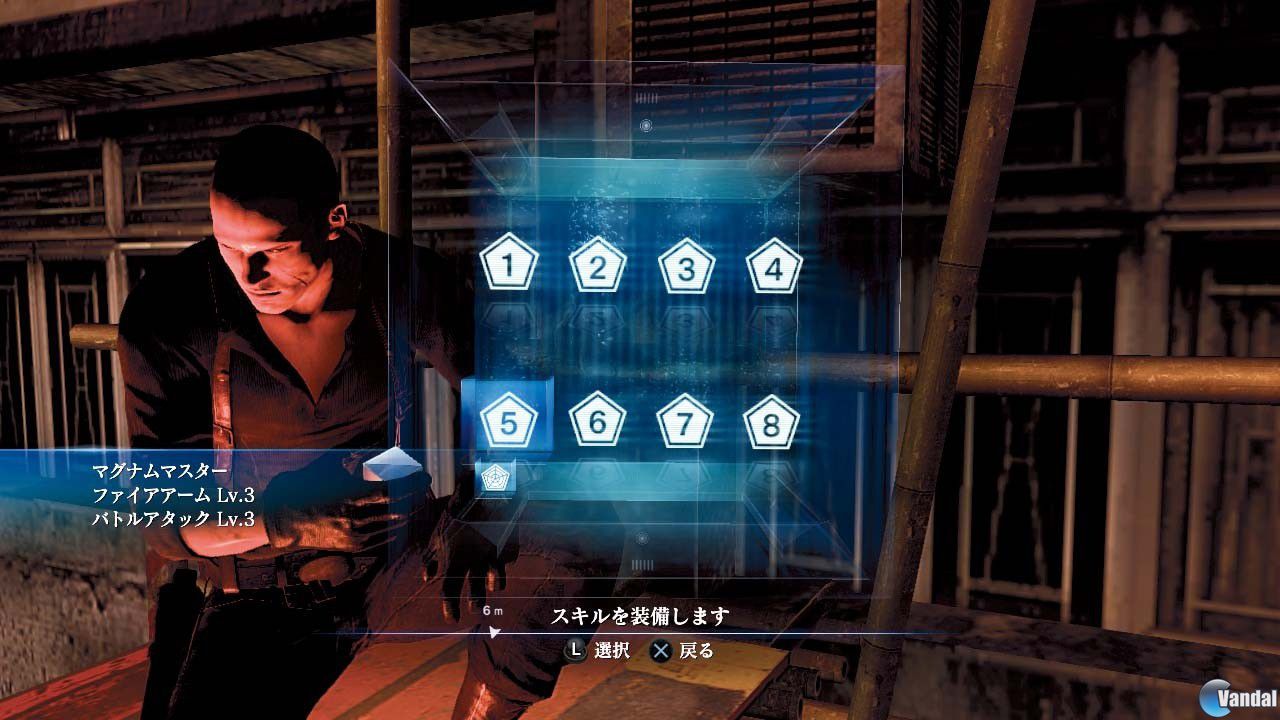Select the pentagon labeled 7

click(685, 423)
